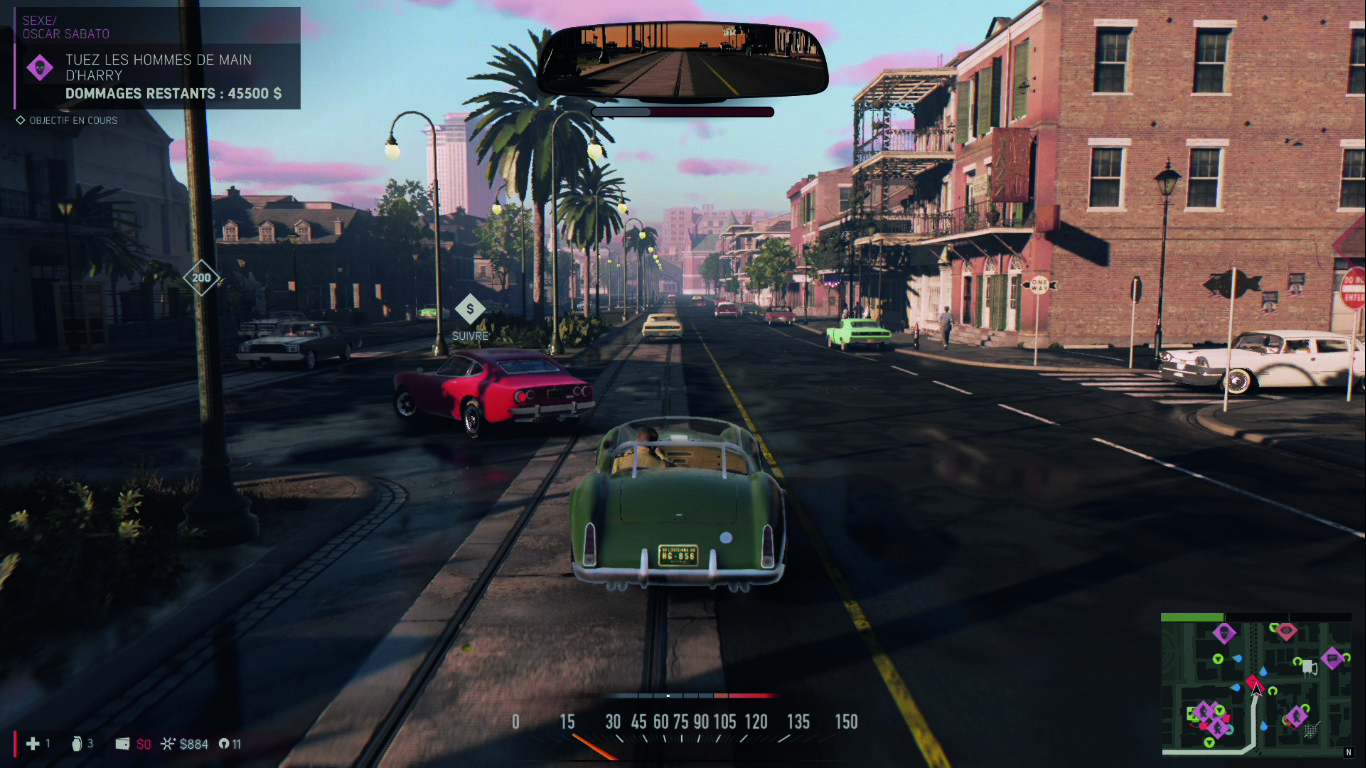Select the pink eye marker on minimap

pos(1286,631)
